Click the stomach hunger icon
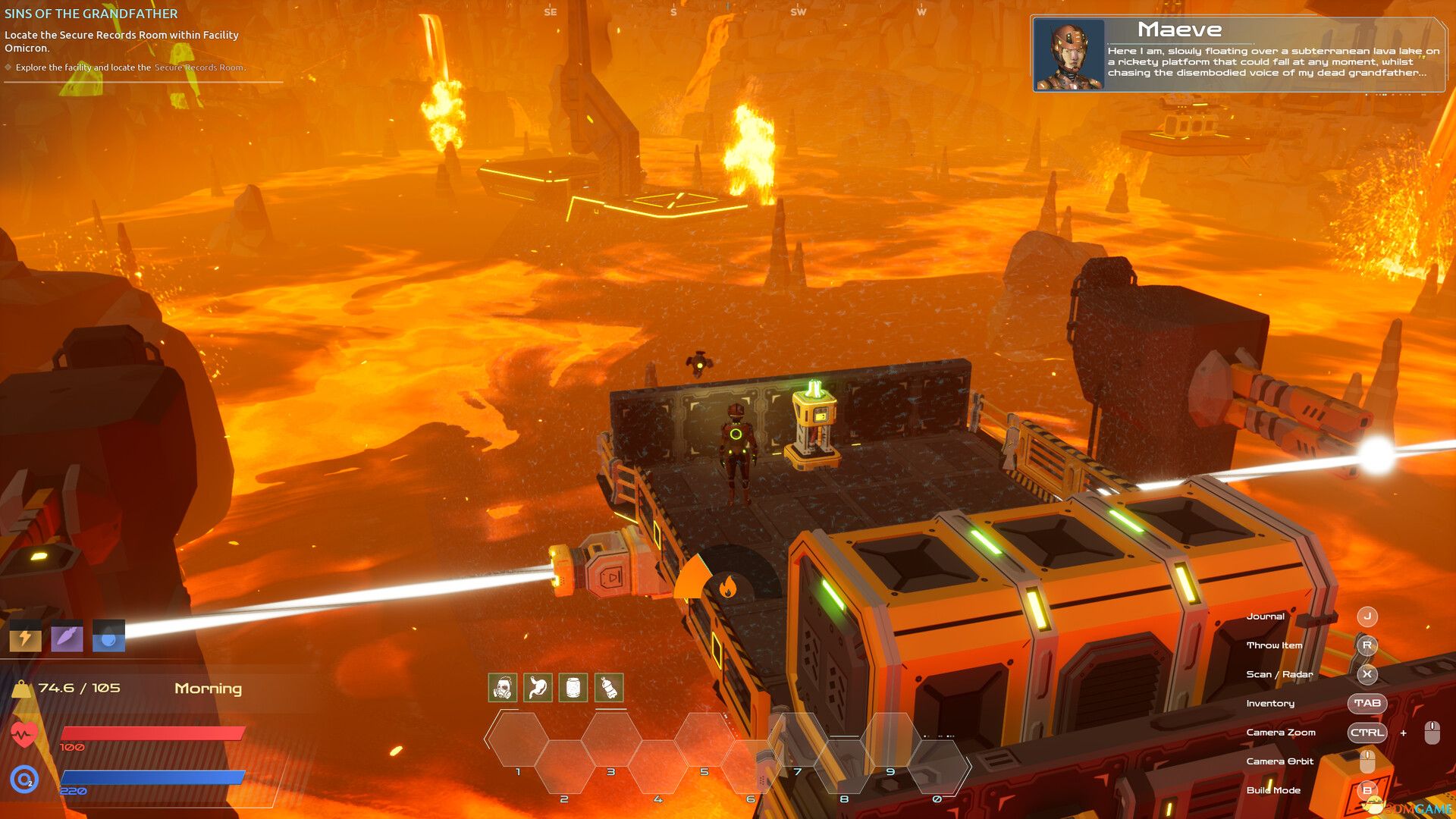This screenshot has width=1456, height=819. [x=537, y=686]
